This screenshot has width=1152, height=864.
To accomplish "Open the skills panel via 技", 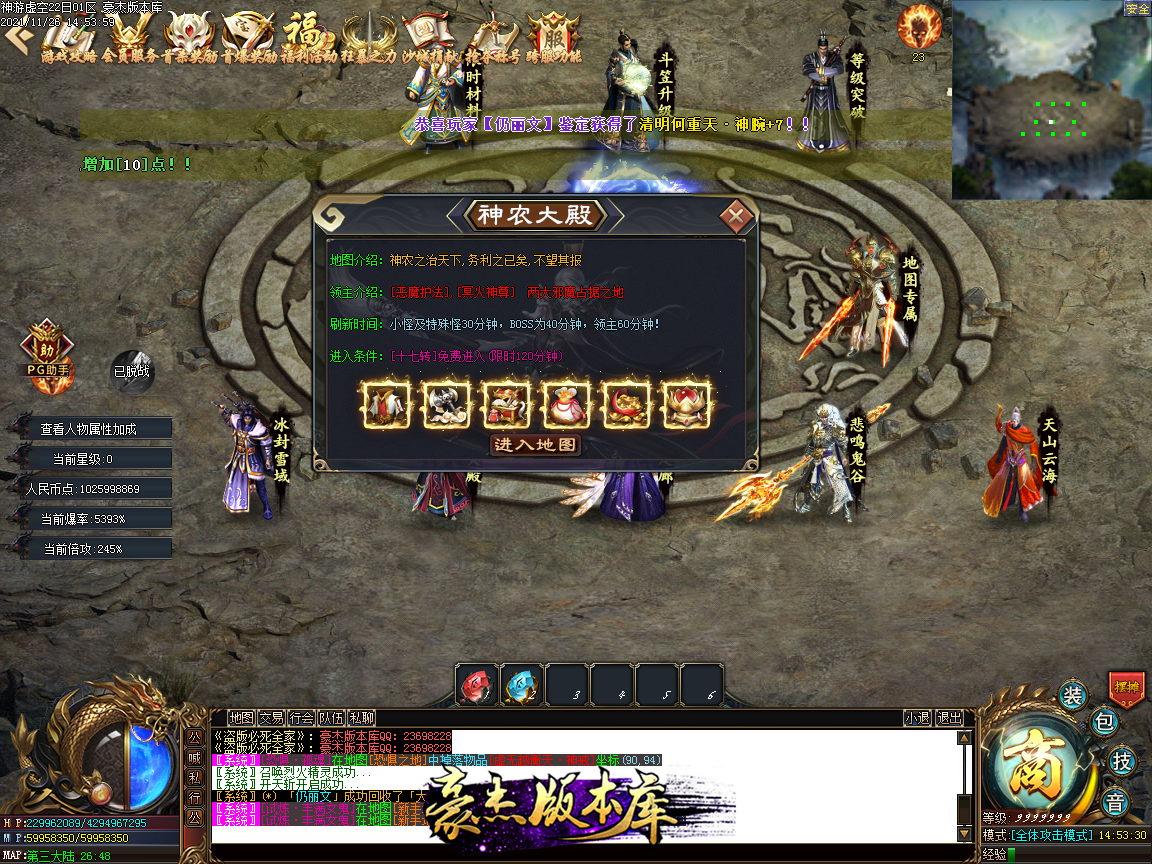I will [1123, 761].
